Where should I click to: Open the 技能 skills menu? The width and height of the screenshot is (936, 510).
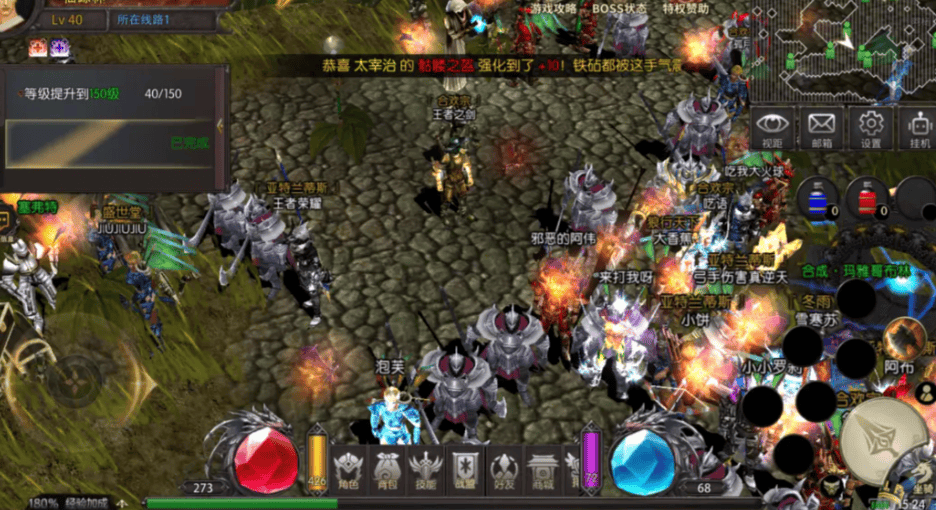(x=425, y=469)
